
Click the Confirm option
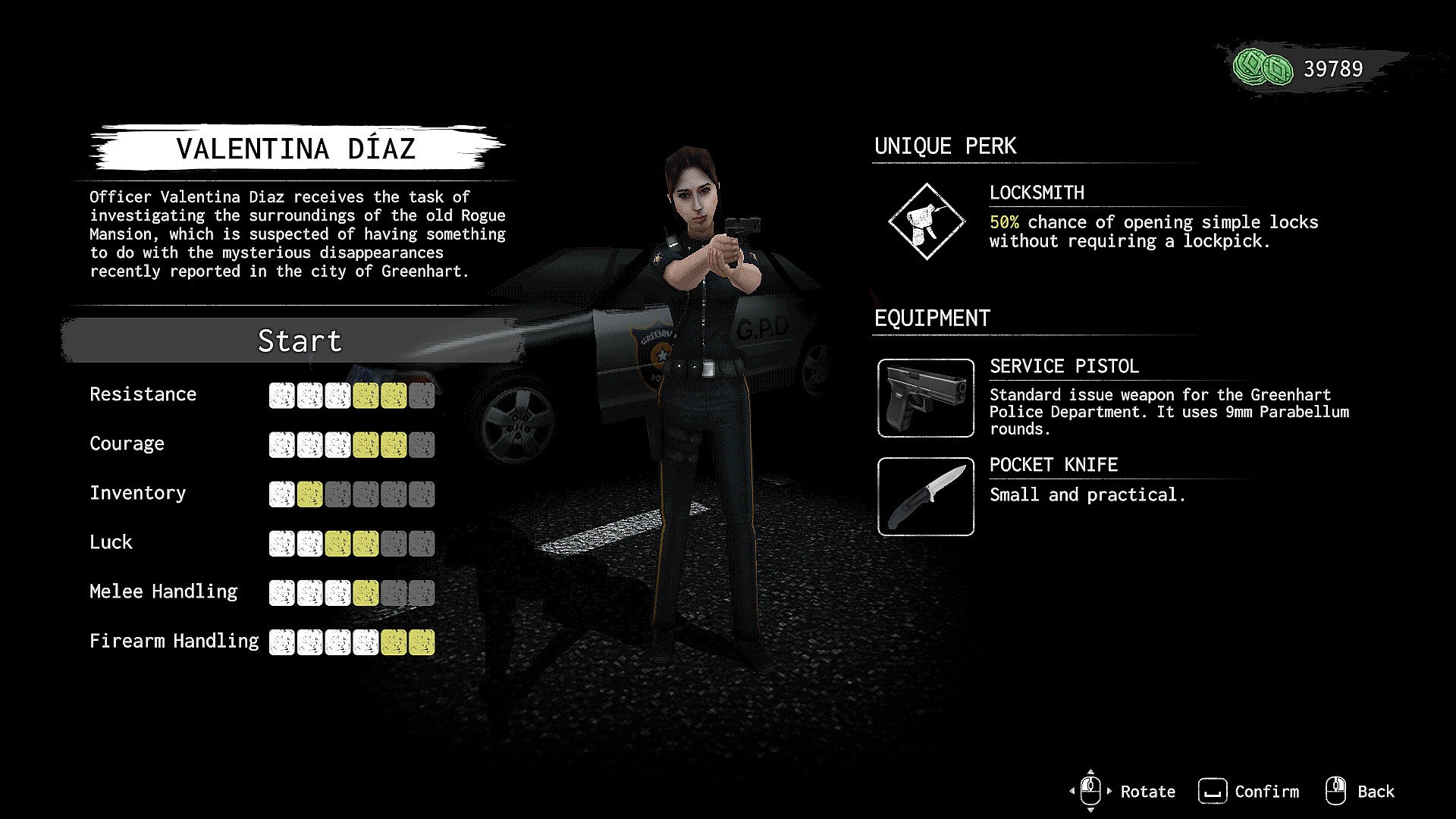[1249, 792]
